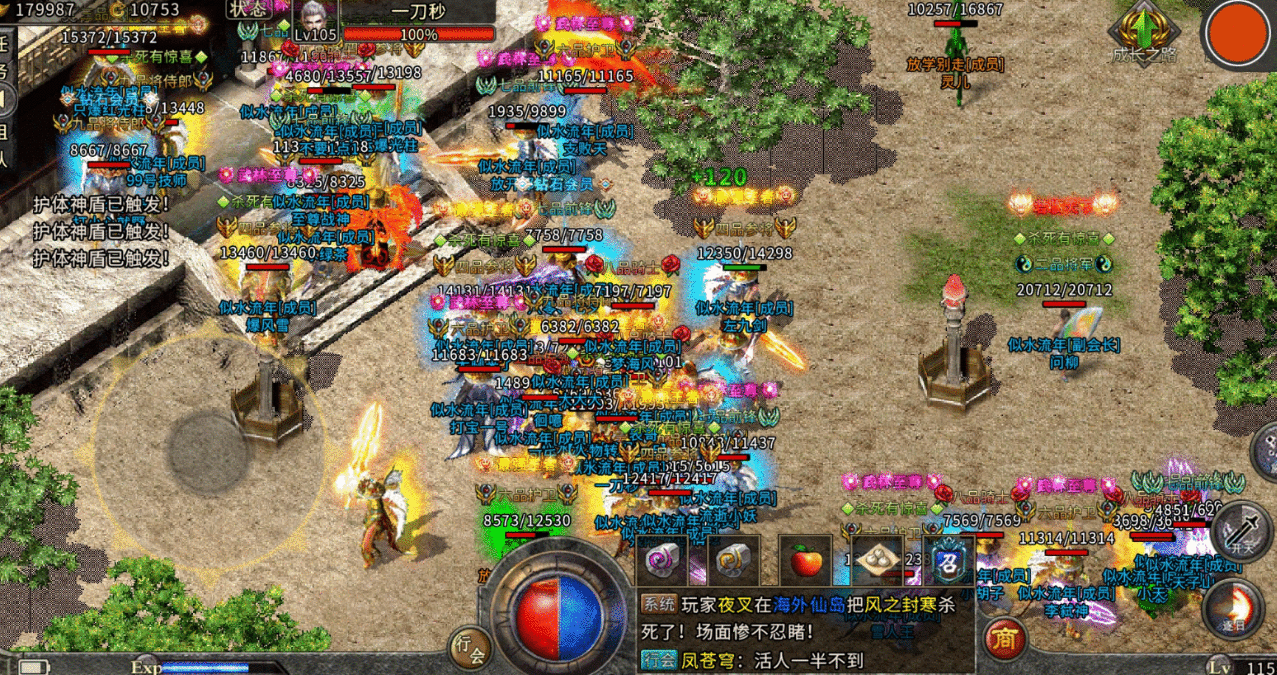1277x675 pixels.
Task: Cast the 逐日 flame skill
Action: pyautogui.click(x=1233, y=608)
